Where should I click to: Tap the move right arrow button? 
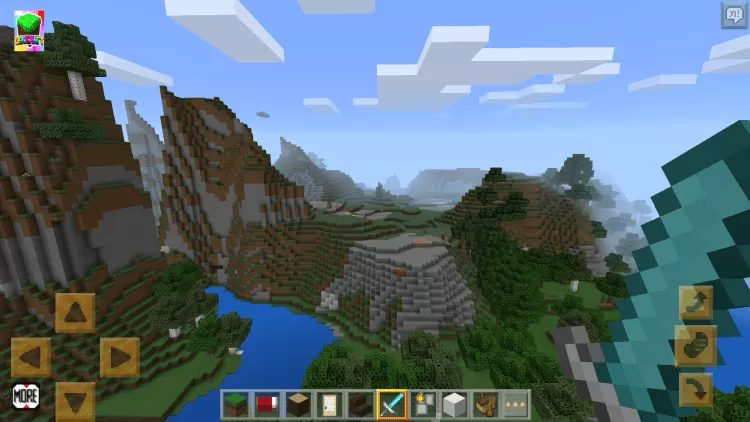(x=119, y=357)
